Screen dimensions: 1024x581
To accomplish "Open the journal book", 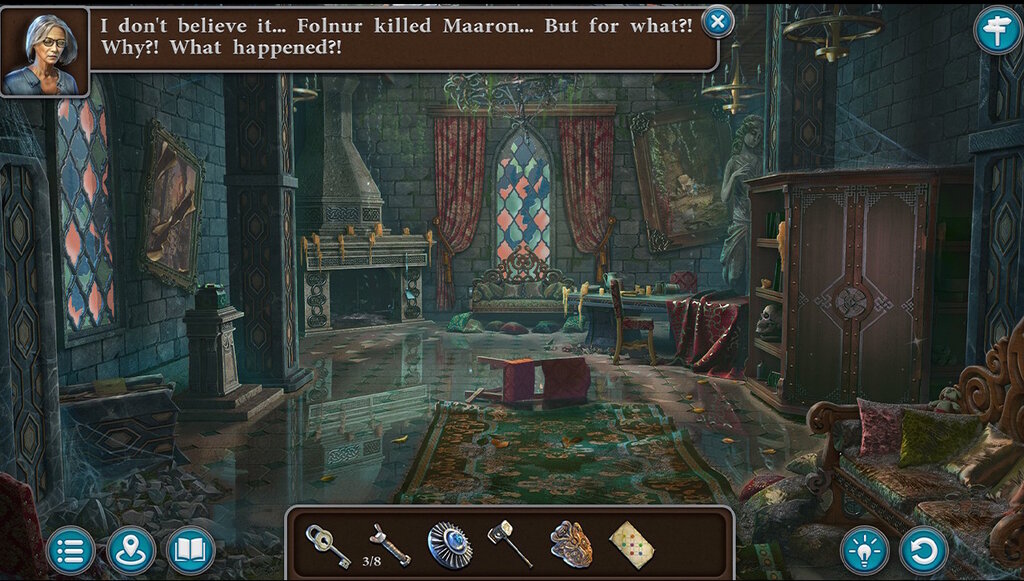I will point(190,550).
